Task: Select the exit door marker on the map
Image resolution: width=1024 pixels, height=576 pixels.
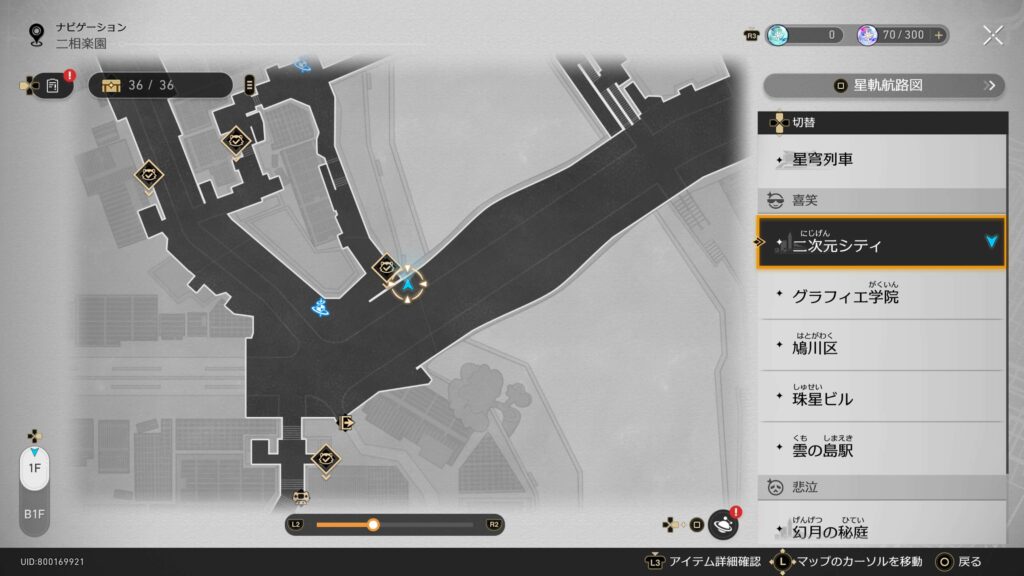Action: pos(346,423)
